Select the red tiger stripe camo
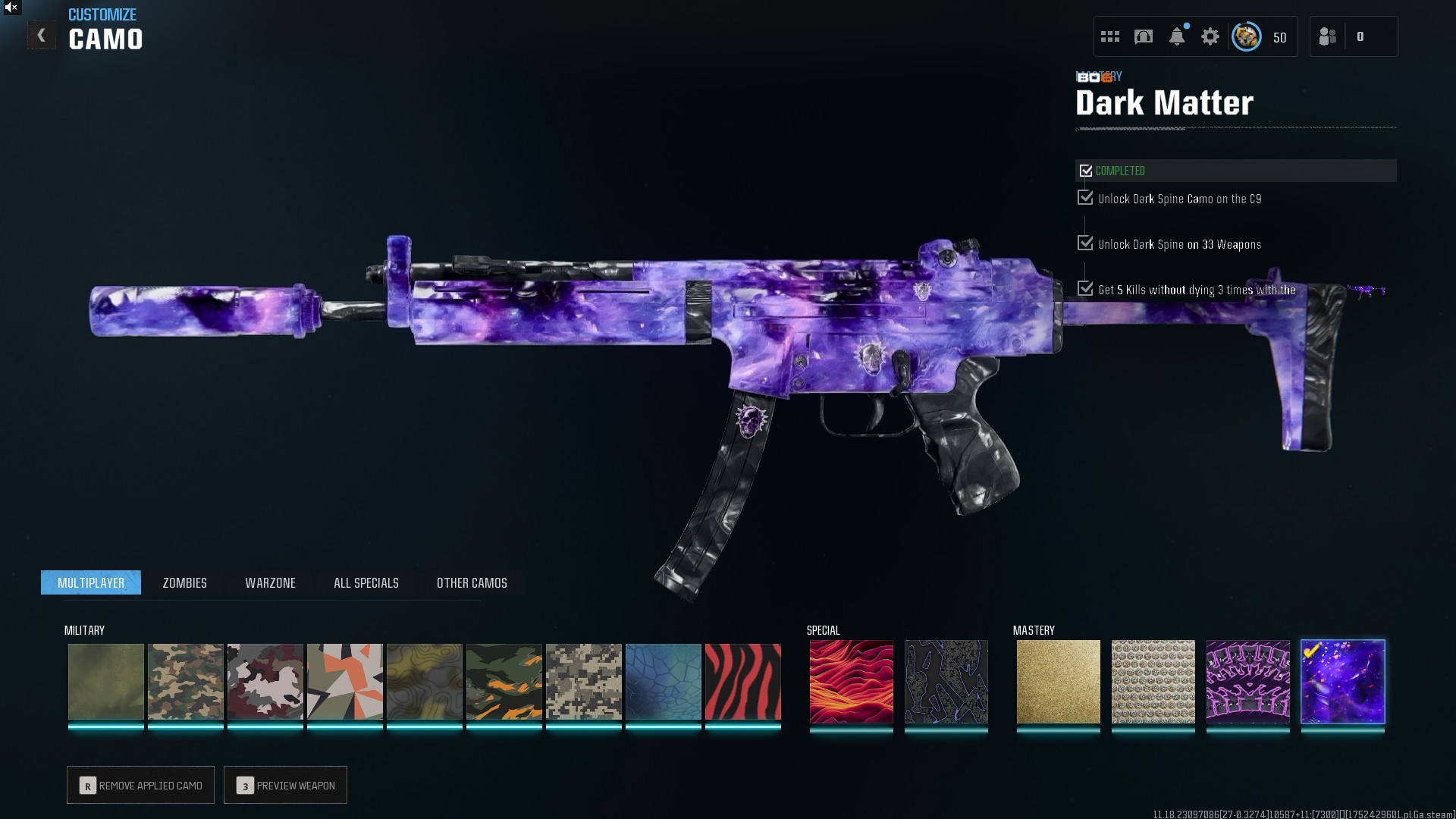The height and width of the screenshot is (819, 1456). point(742,682)
